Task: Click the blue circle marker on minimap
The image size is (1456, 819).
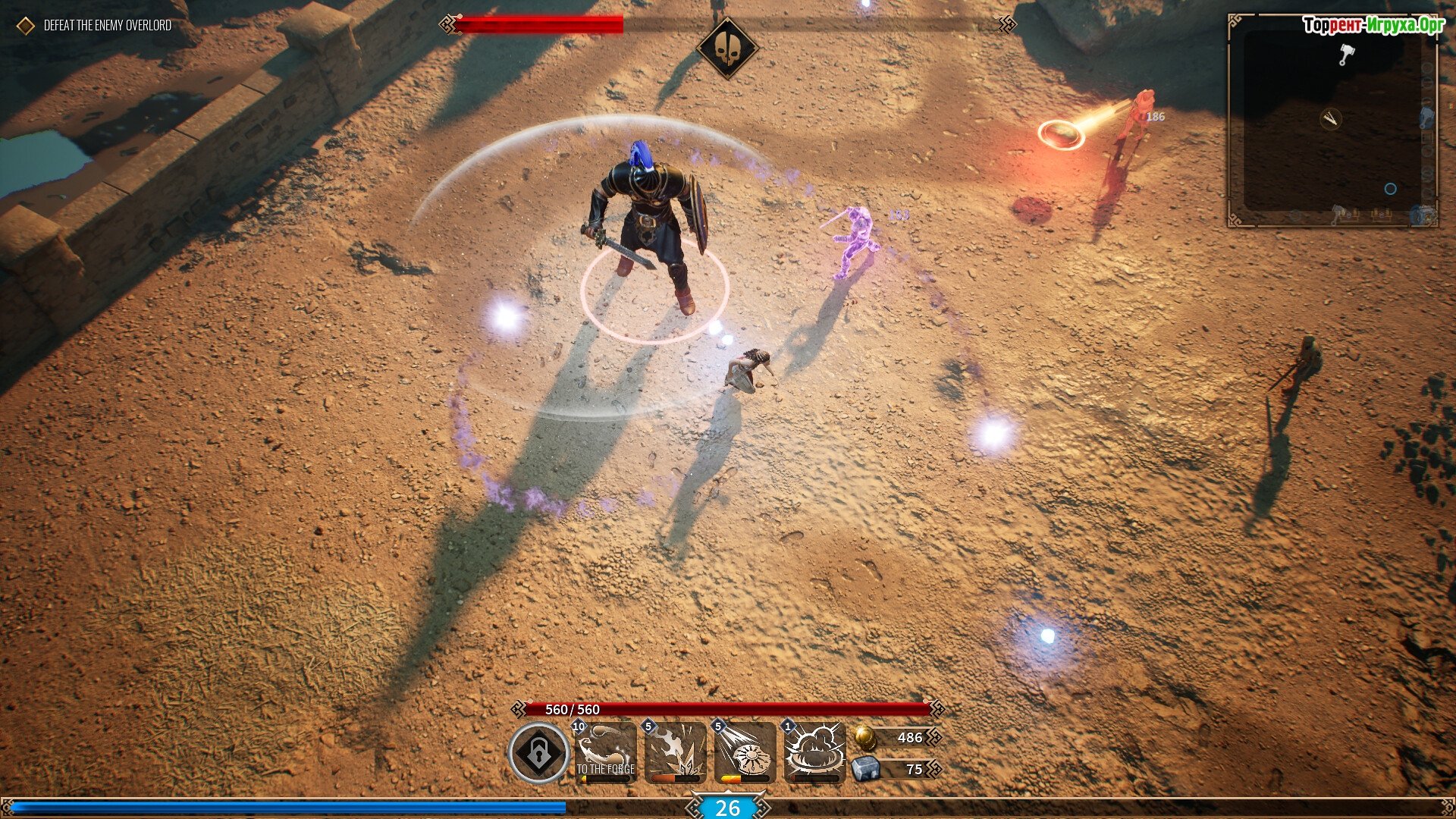Action: (1390, 189)
